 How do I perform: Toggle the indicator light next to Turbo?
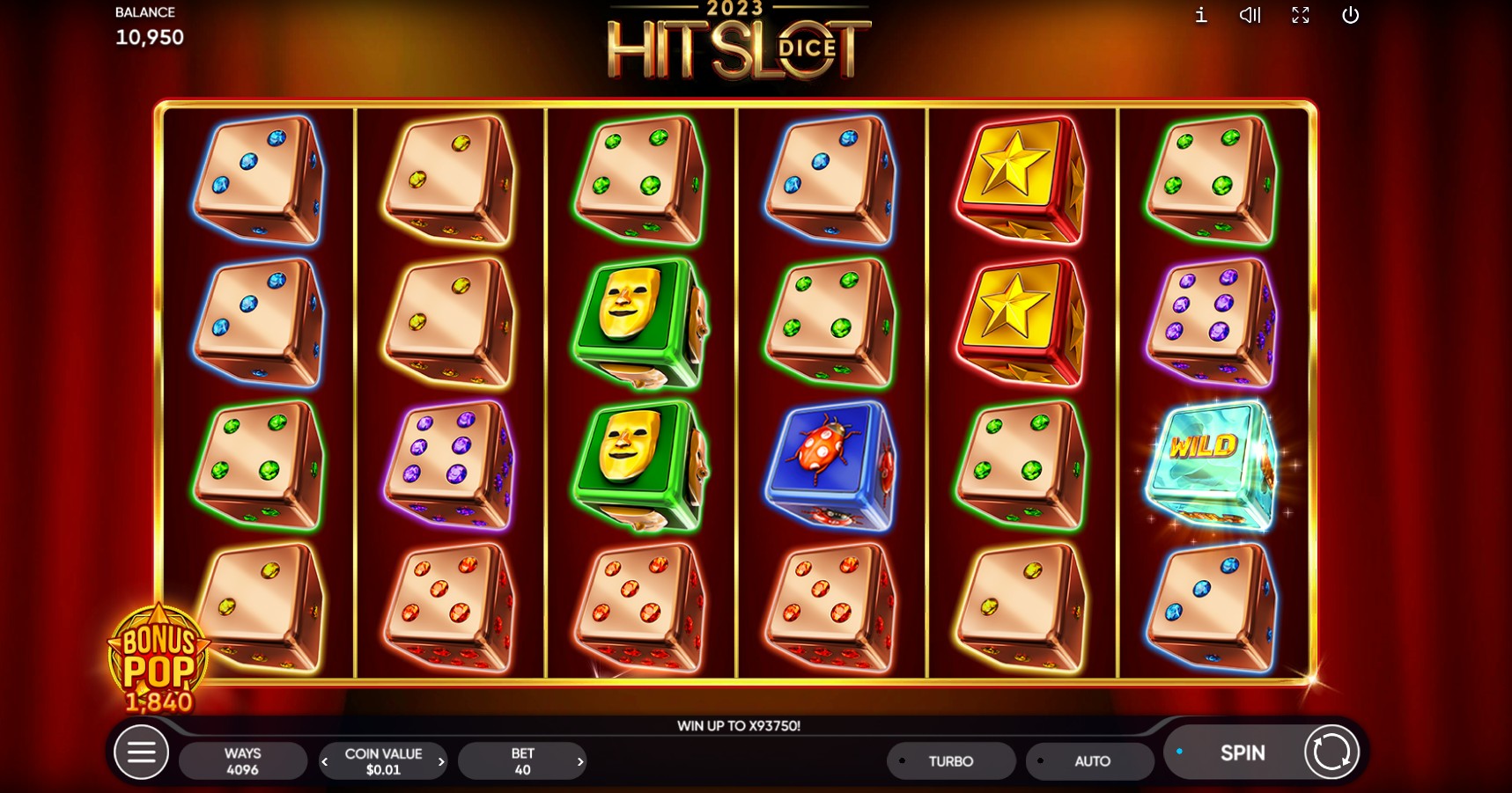point(902,760)
